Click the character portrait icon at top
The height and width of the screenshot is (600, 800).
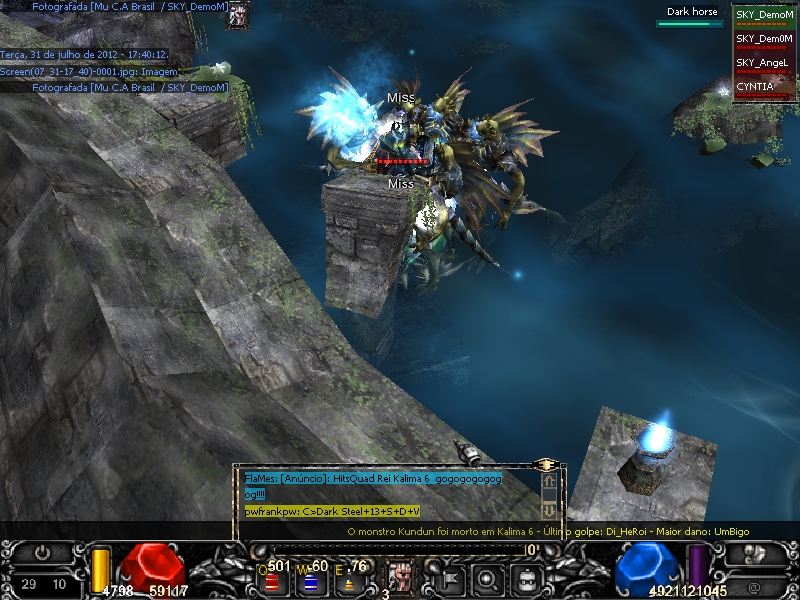coord(238,15)
